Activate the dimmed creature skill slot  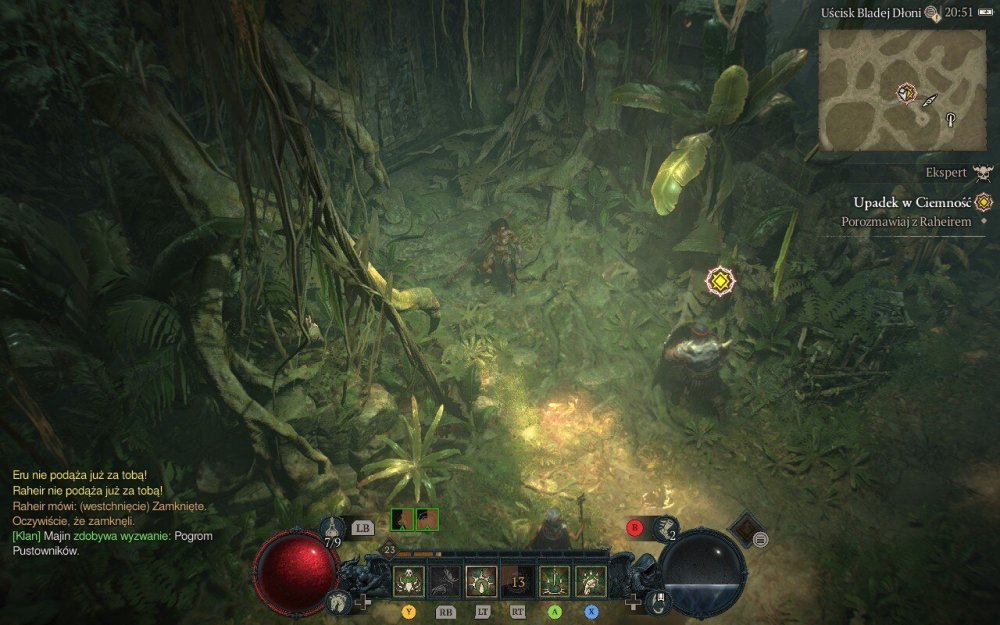tap(444, 580)
